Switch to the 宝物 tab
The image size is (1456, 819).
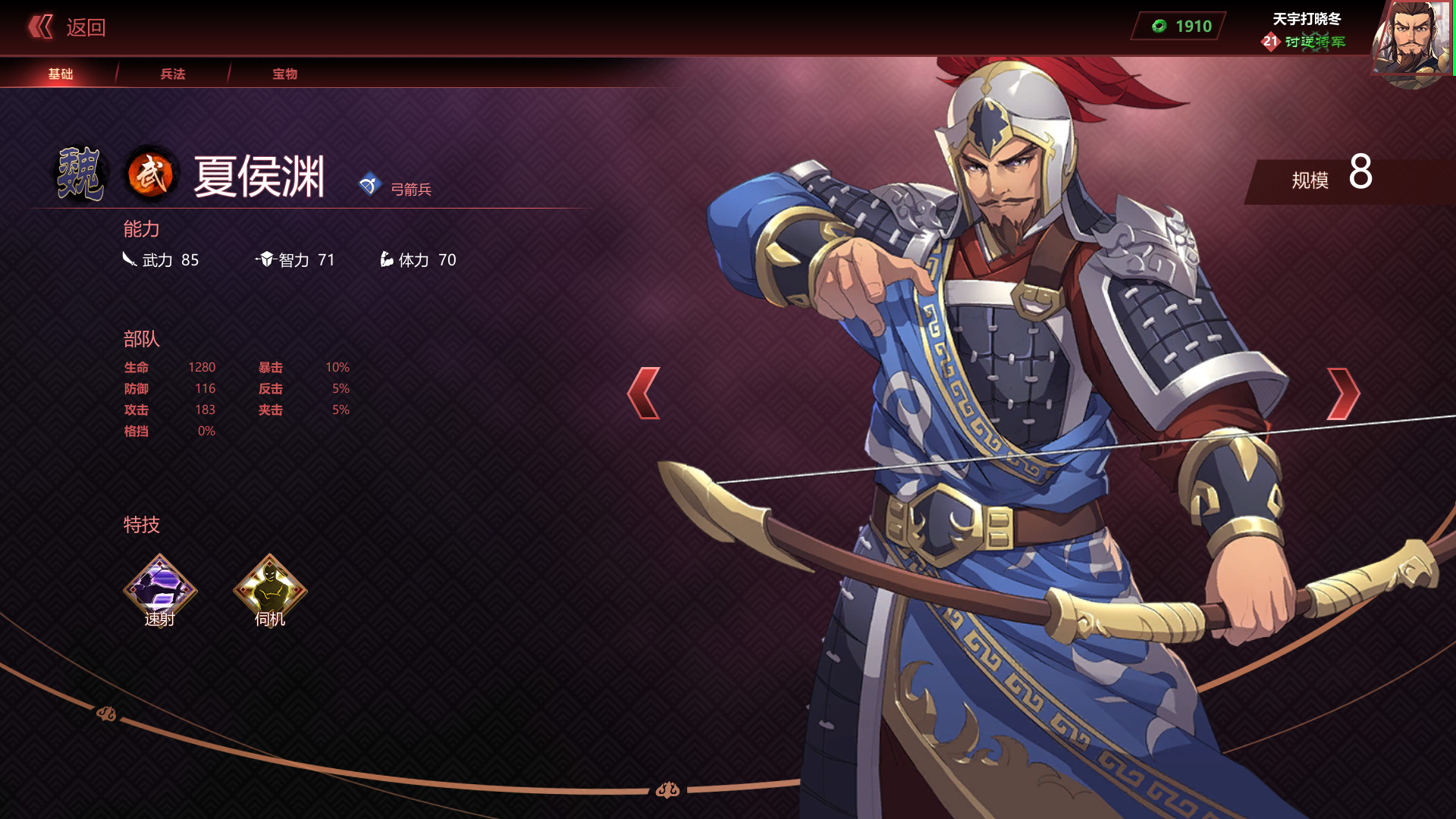tap(284, 74)
